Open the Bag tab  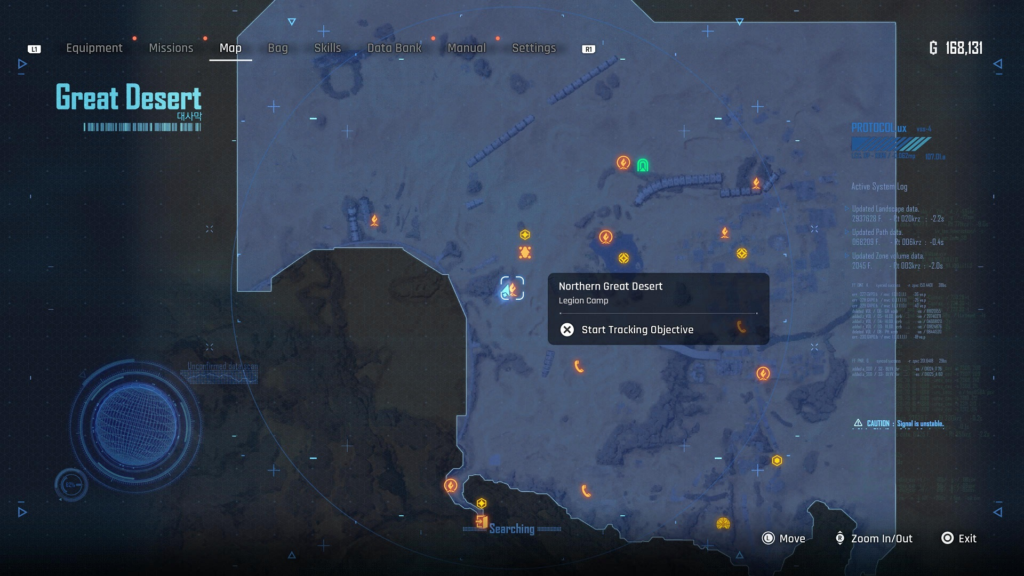click(x=278, y=48)
